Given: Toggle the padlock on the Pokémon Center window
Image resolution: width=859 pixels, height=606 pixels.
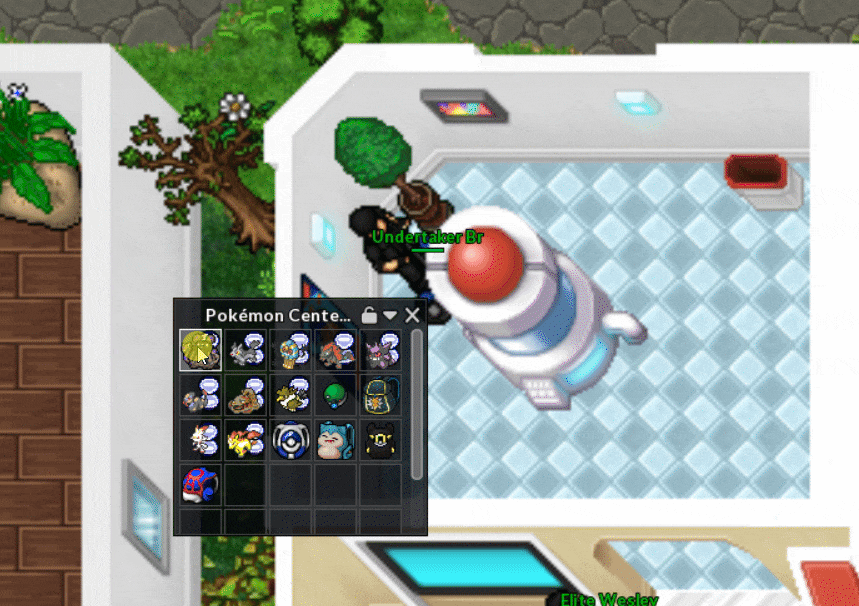Looking at the screenshot, I should coord(369,315).
